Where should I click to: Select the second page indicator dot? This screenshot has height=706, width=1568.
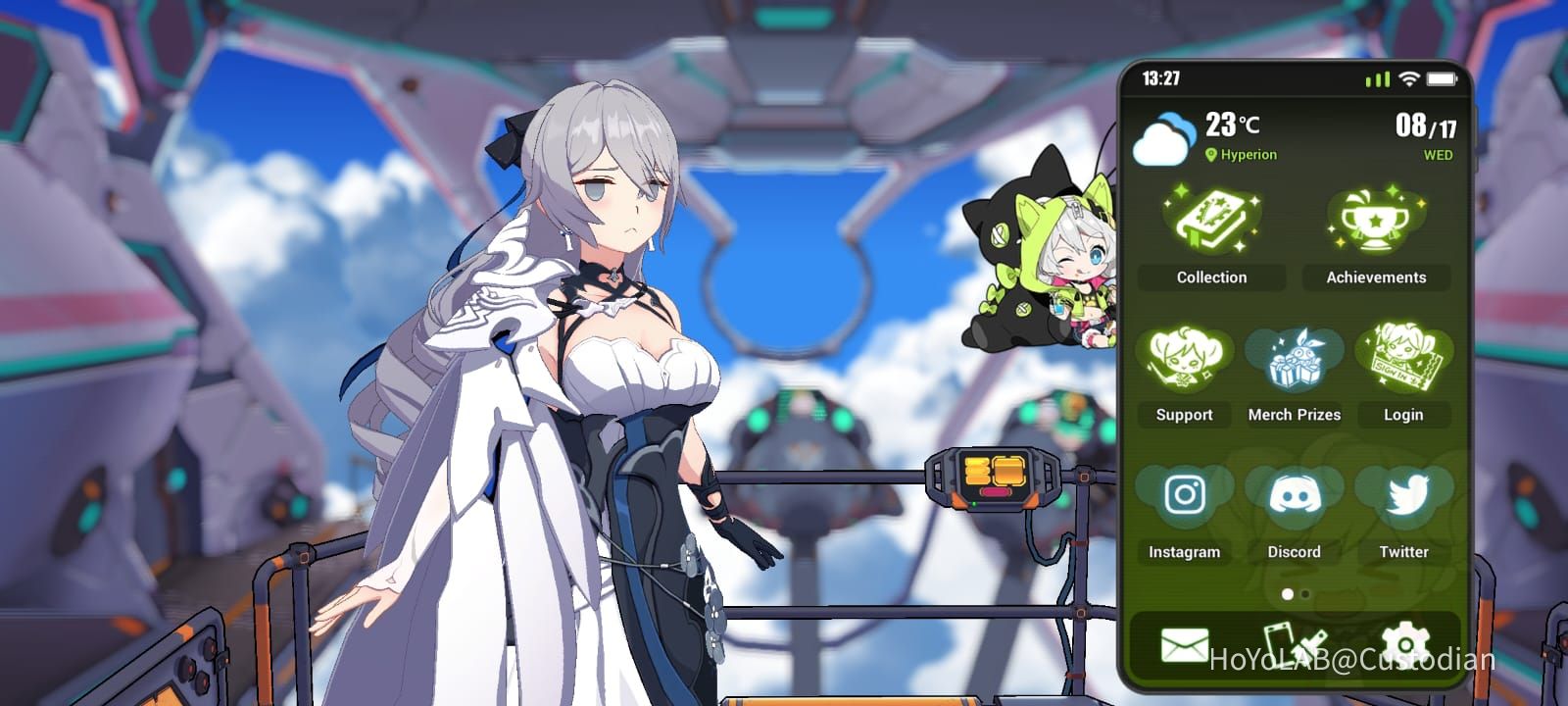1303,593
